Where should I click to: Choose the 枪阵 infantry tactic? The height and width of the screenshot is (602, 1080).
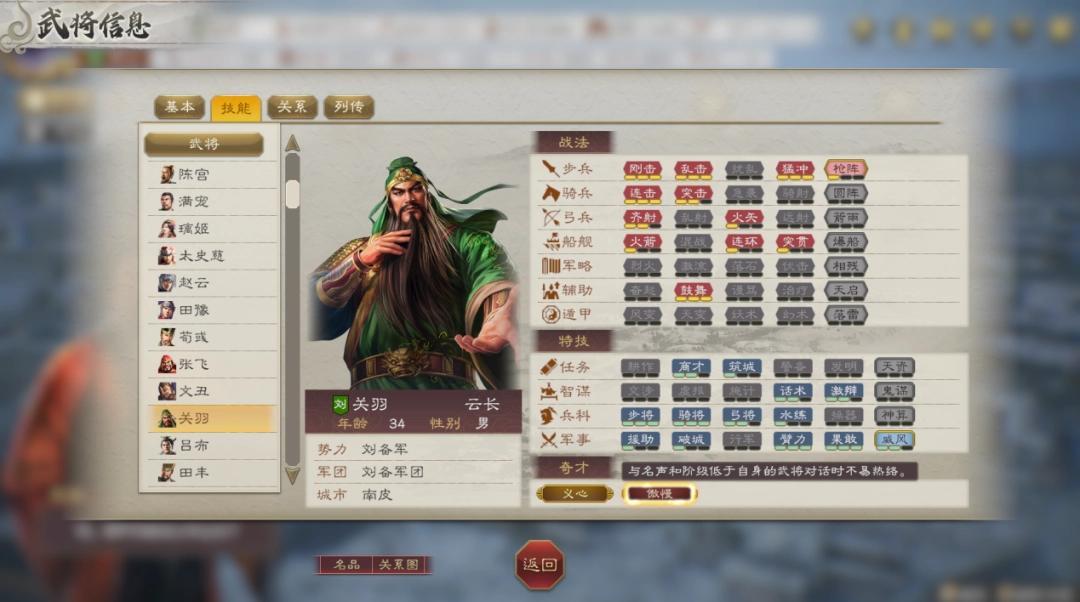pos(846,169)
